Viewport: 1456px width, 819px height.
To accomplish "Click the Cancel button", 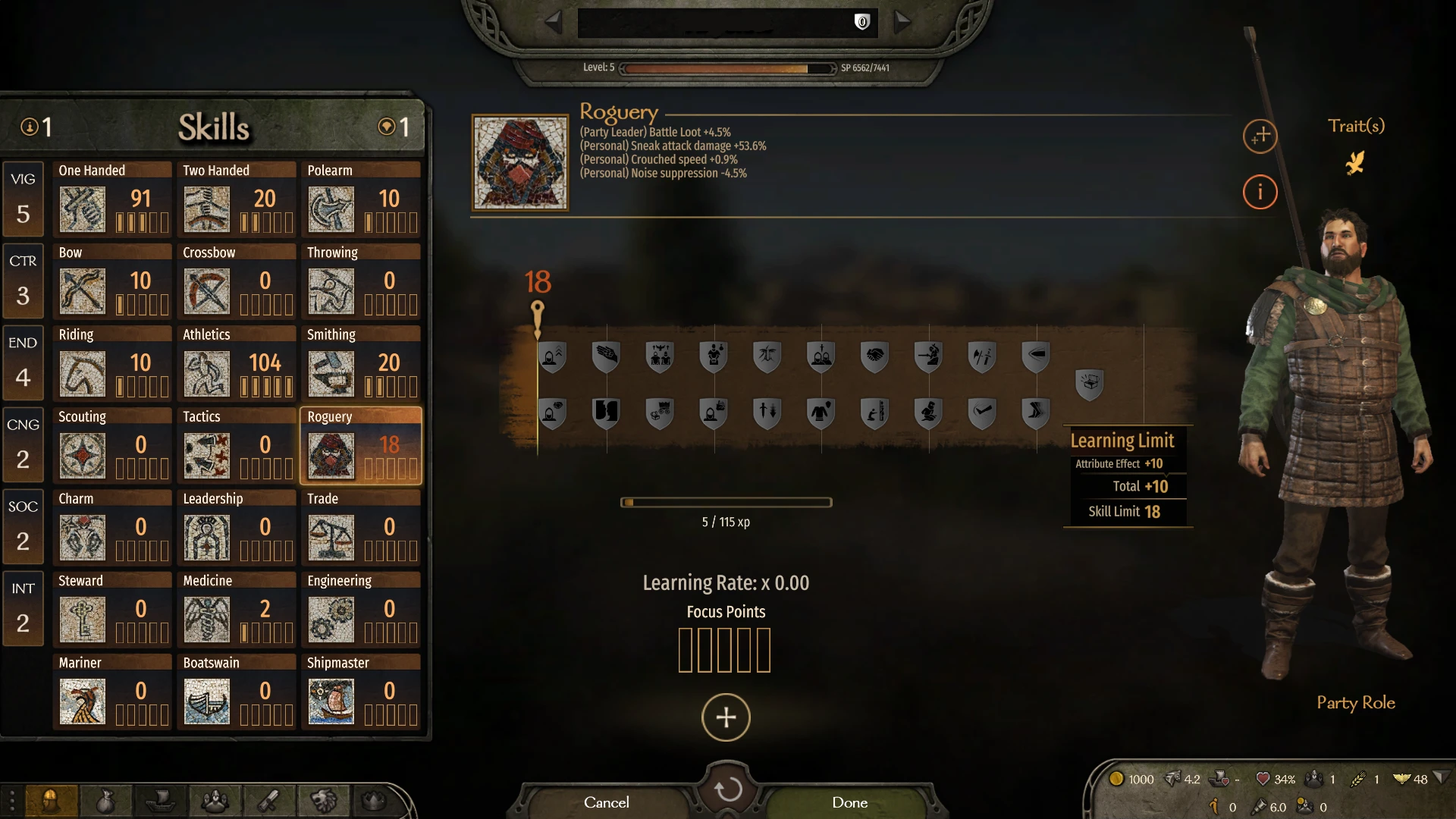I will 605,802.
